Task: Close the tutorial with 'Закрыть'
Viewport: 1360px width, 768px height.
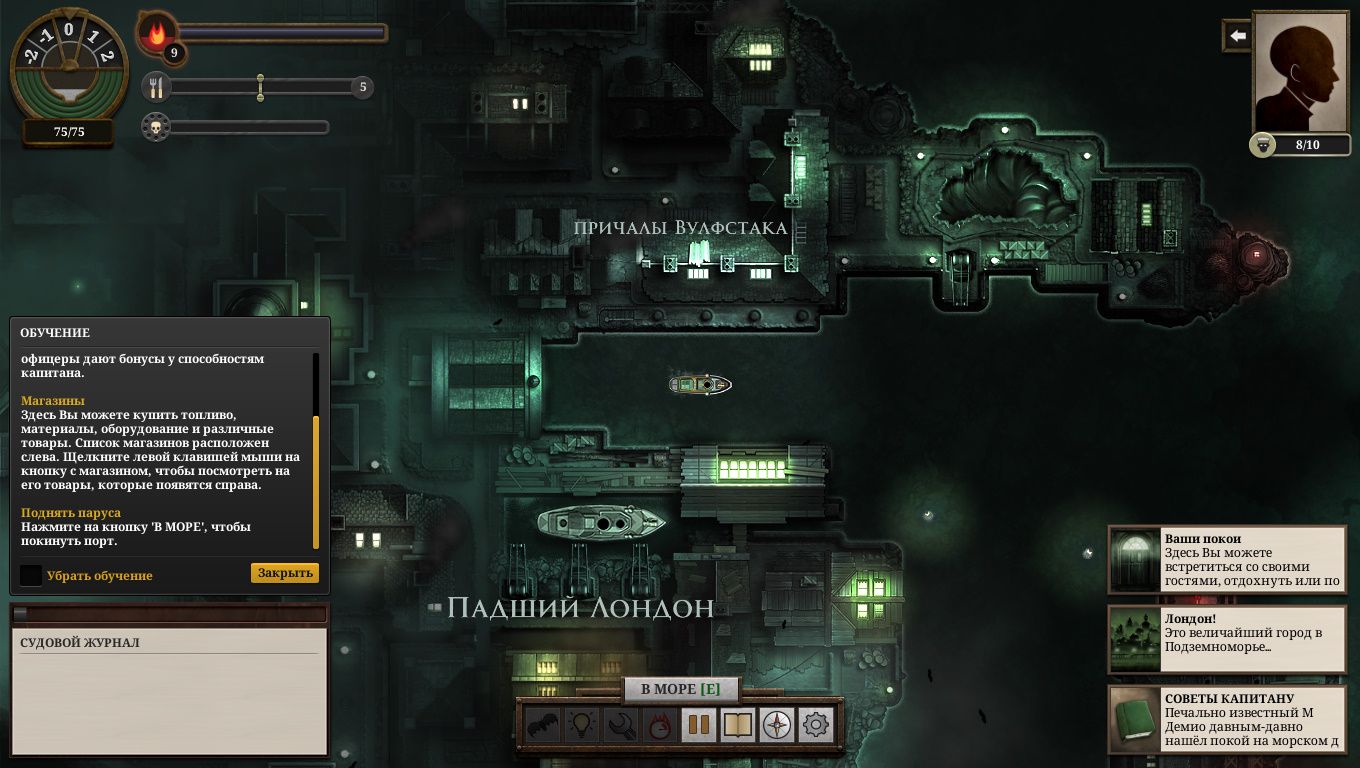Action: [x=285, y=573]
